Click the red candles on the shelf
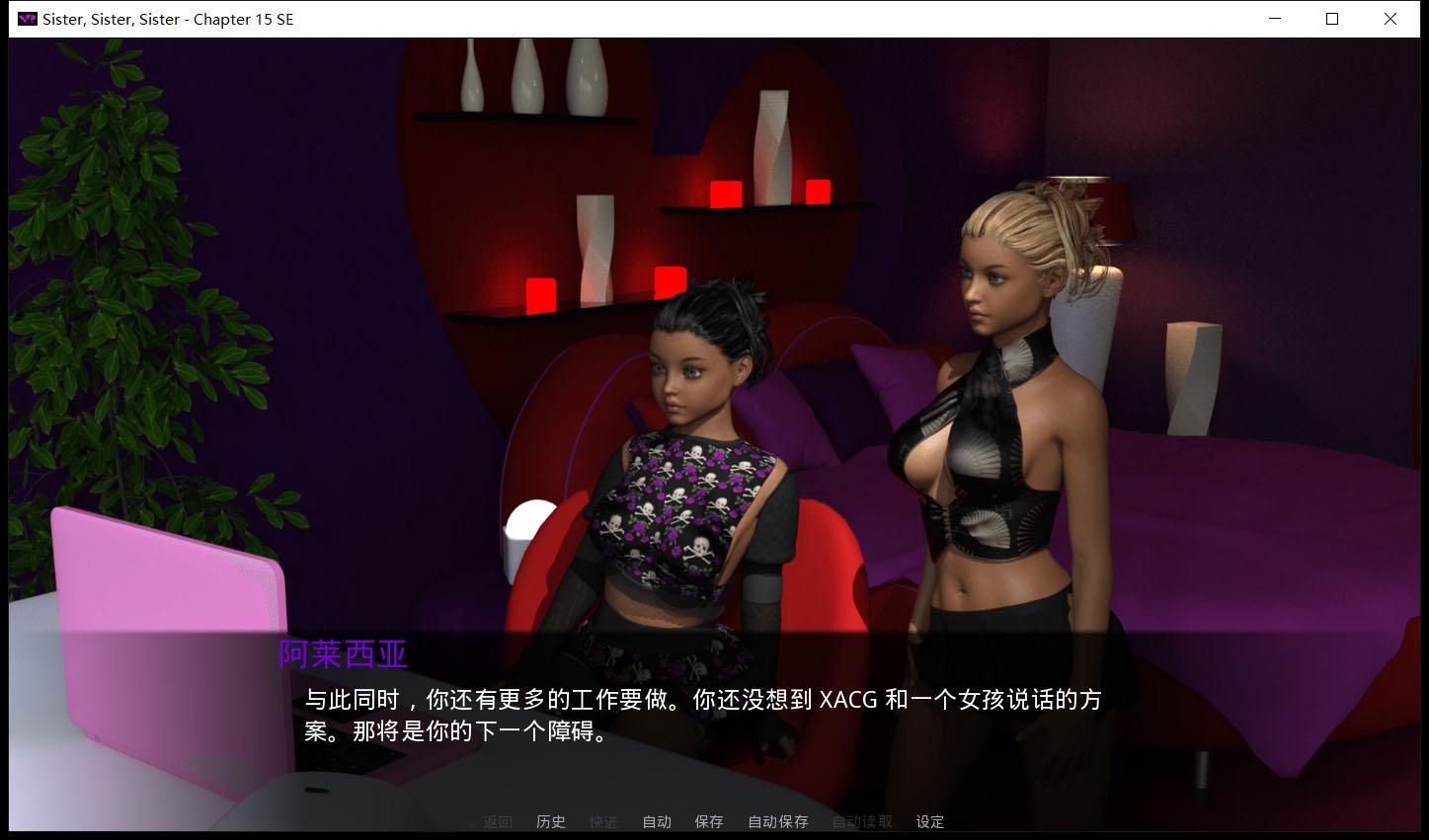This screenshot has height=840, width=1429. click(x=726, y=193)
